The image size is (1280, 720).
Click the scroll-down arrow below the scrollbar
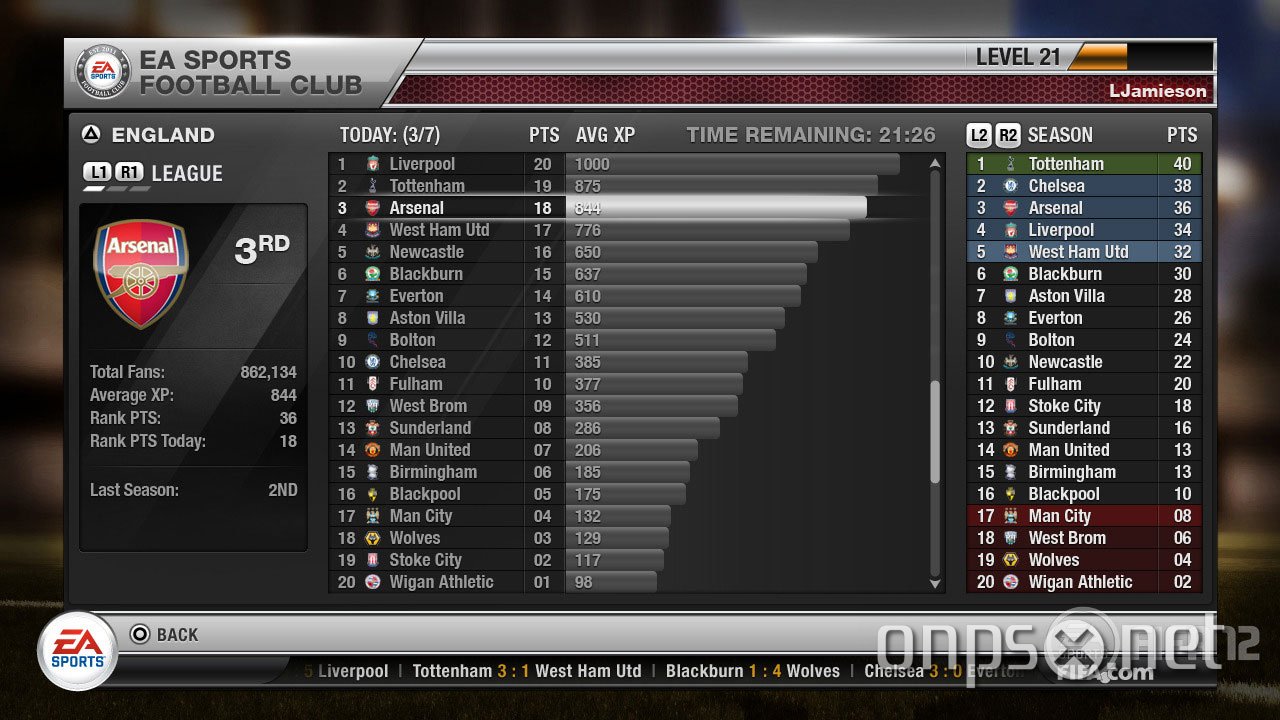click(x=934, y=583)
